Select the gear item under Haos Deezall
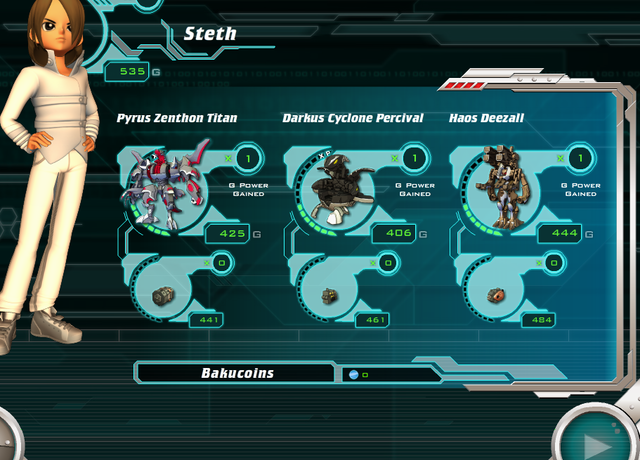This screenshot has width=640, height=460. [x=493, y=294]
